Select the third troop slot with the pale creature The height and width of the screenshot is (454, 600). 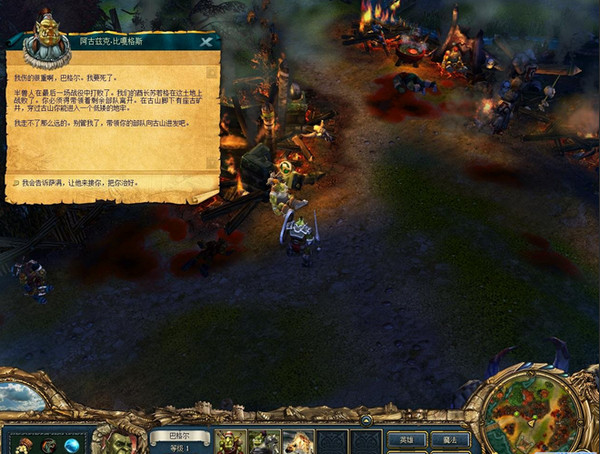click(x=297, y=440)
